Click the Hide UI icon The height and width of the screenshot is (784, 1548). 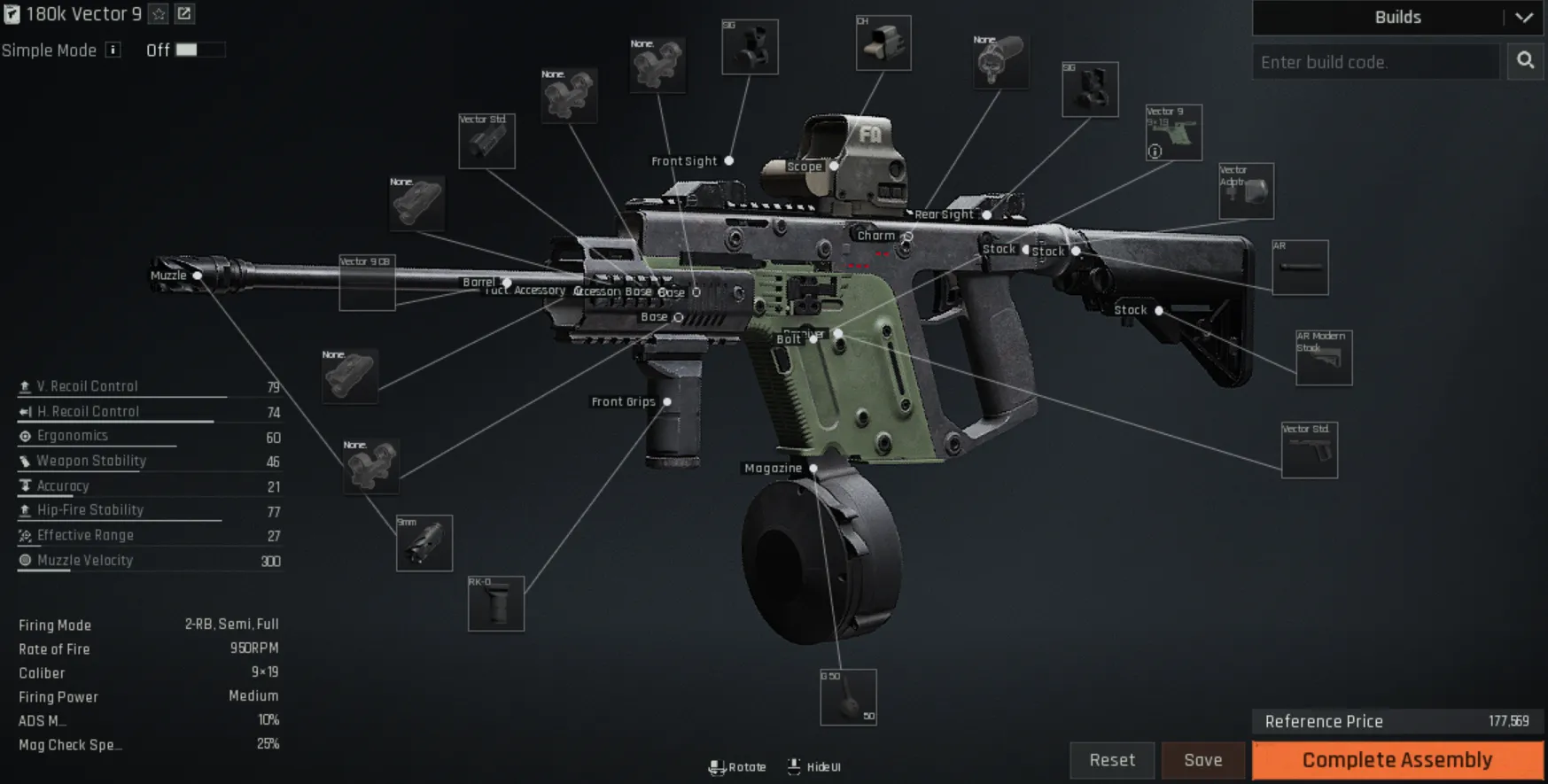[x=794, y=765]
